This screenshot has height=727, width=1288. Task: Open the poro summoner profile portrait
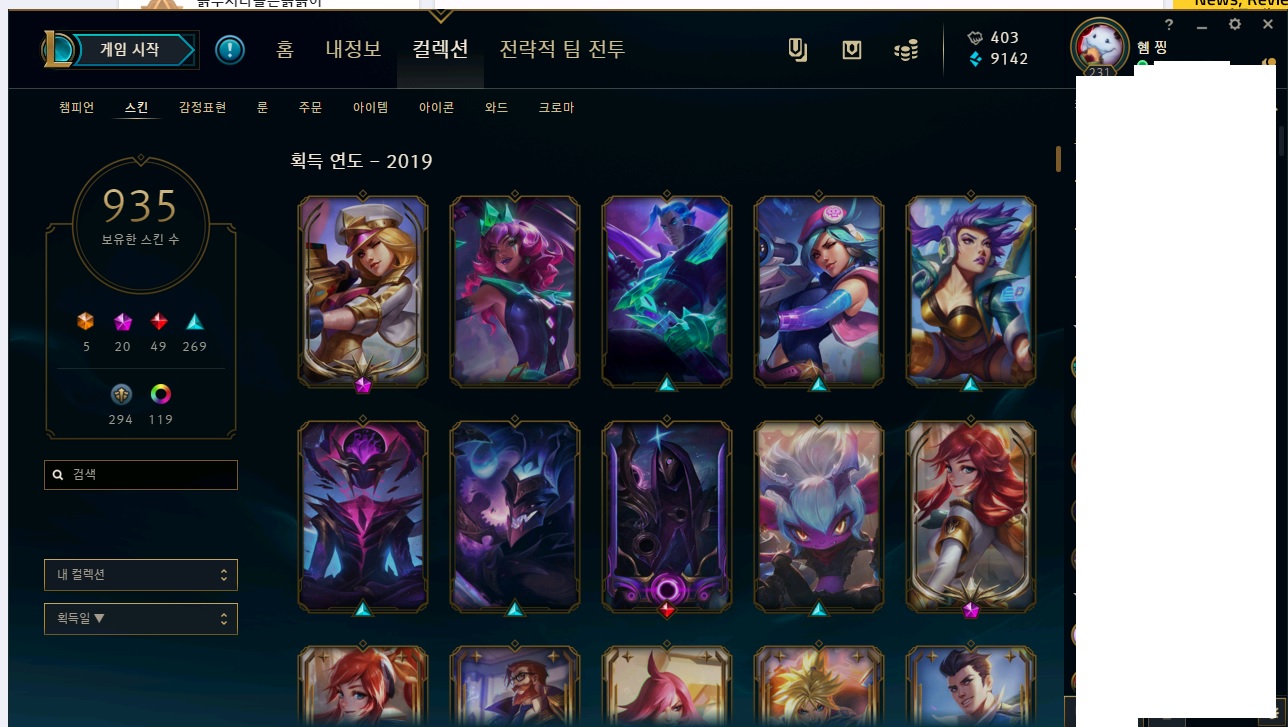(1099, 47)
